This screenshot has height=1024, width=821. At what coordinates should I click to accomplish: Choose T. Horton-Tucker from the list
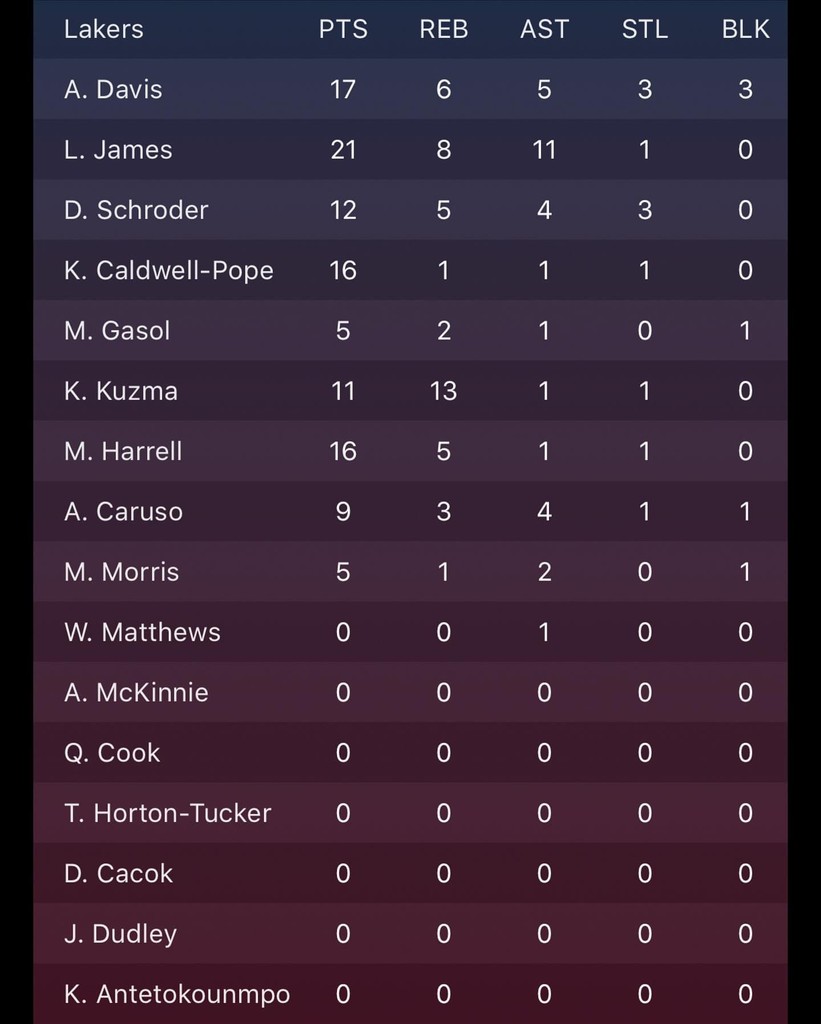pyautogui.click(x=167, y=813)
